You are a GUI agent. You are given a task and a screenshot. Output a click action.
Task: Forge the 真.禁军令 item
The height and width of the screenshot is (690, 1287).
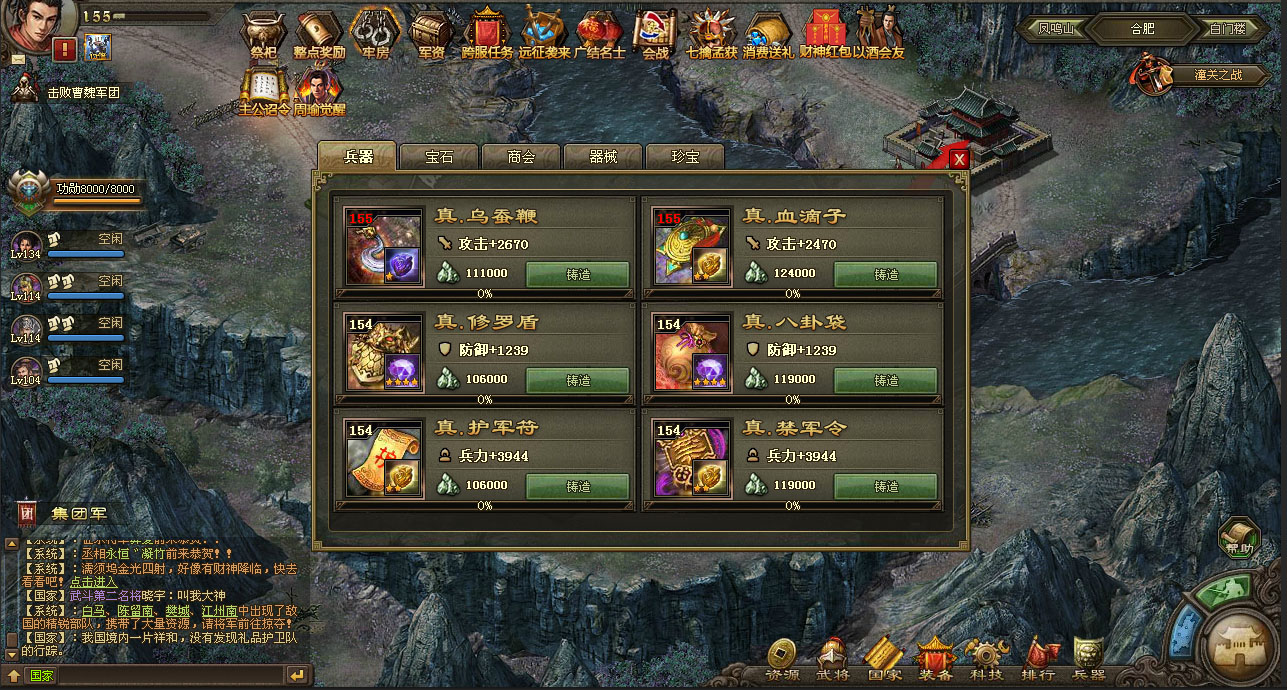tap(885, 486)
